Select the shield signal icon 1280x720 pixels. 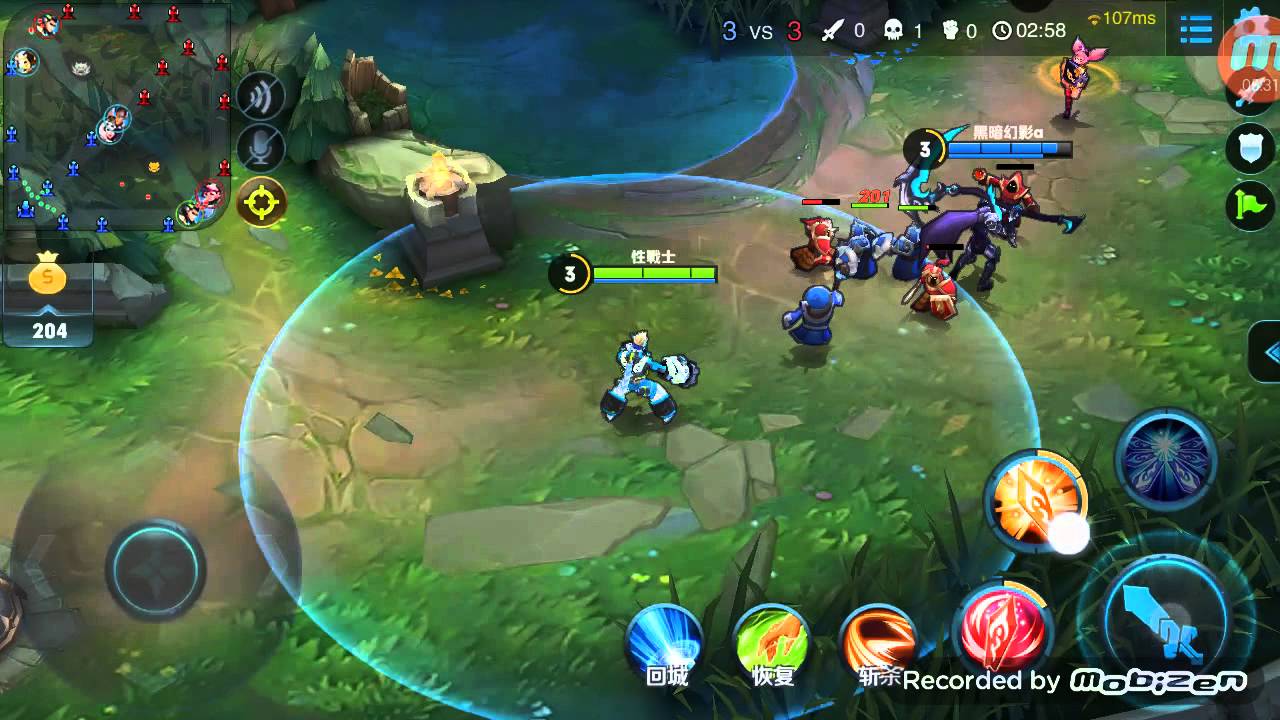pyautogui.click(x=1250, y=149)
